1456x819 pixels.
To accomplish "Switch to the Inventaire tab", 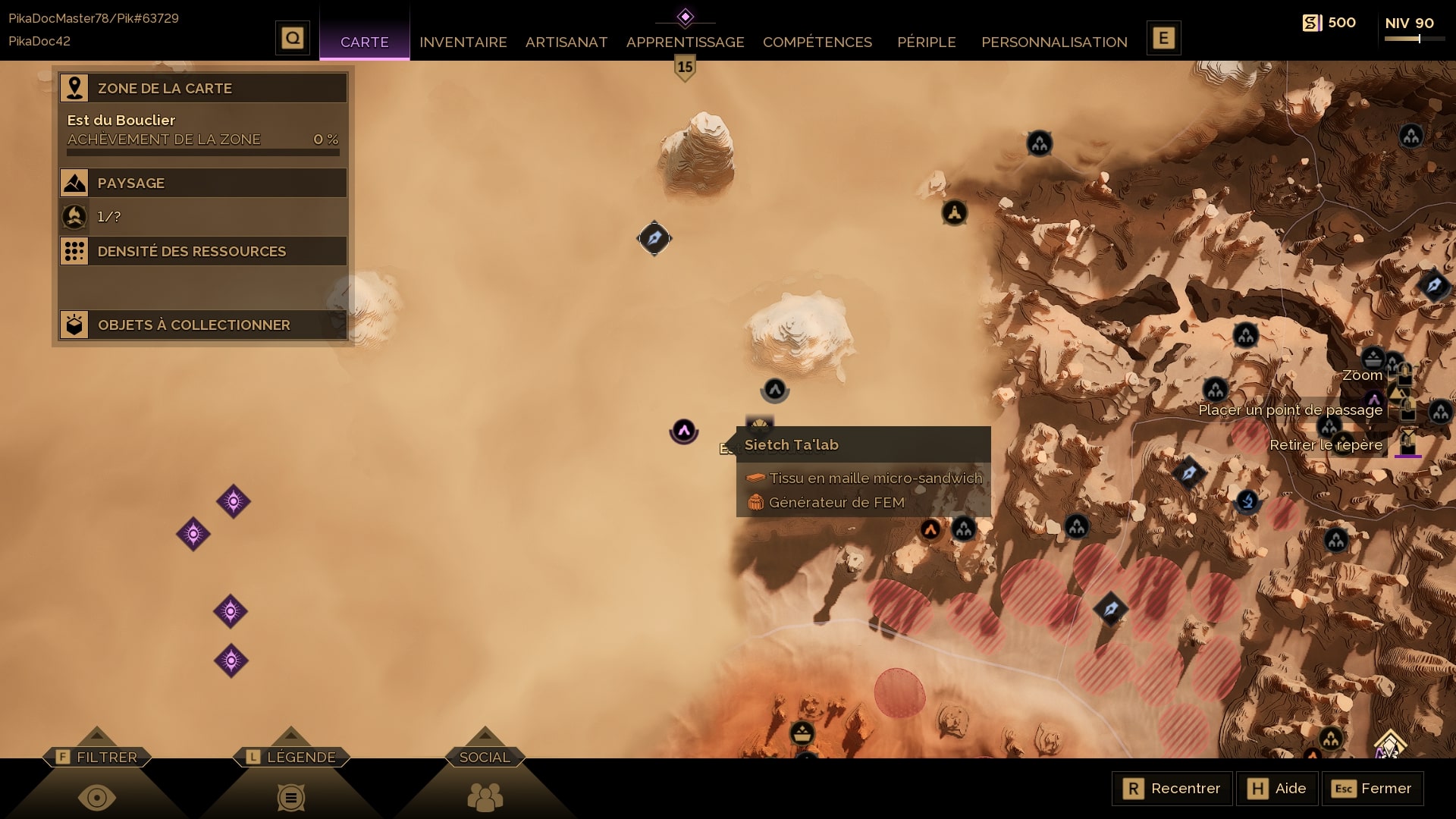I will click(463, 42).
